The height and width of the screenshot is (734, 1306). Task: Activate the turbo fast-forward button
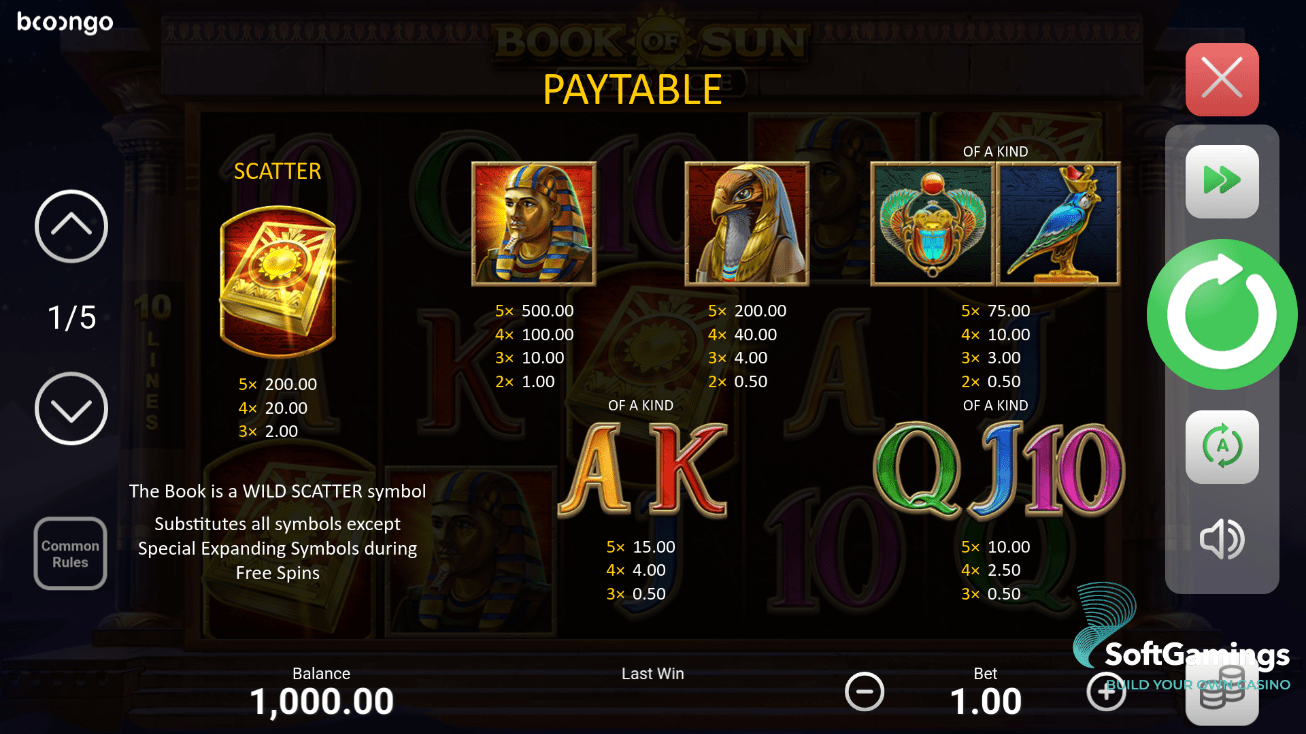[x=1222, y=181]
